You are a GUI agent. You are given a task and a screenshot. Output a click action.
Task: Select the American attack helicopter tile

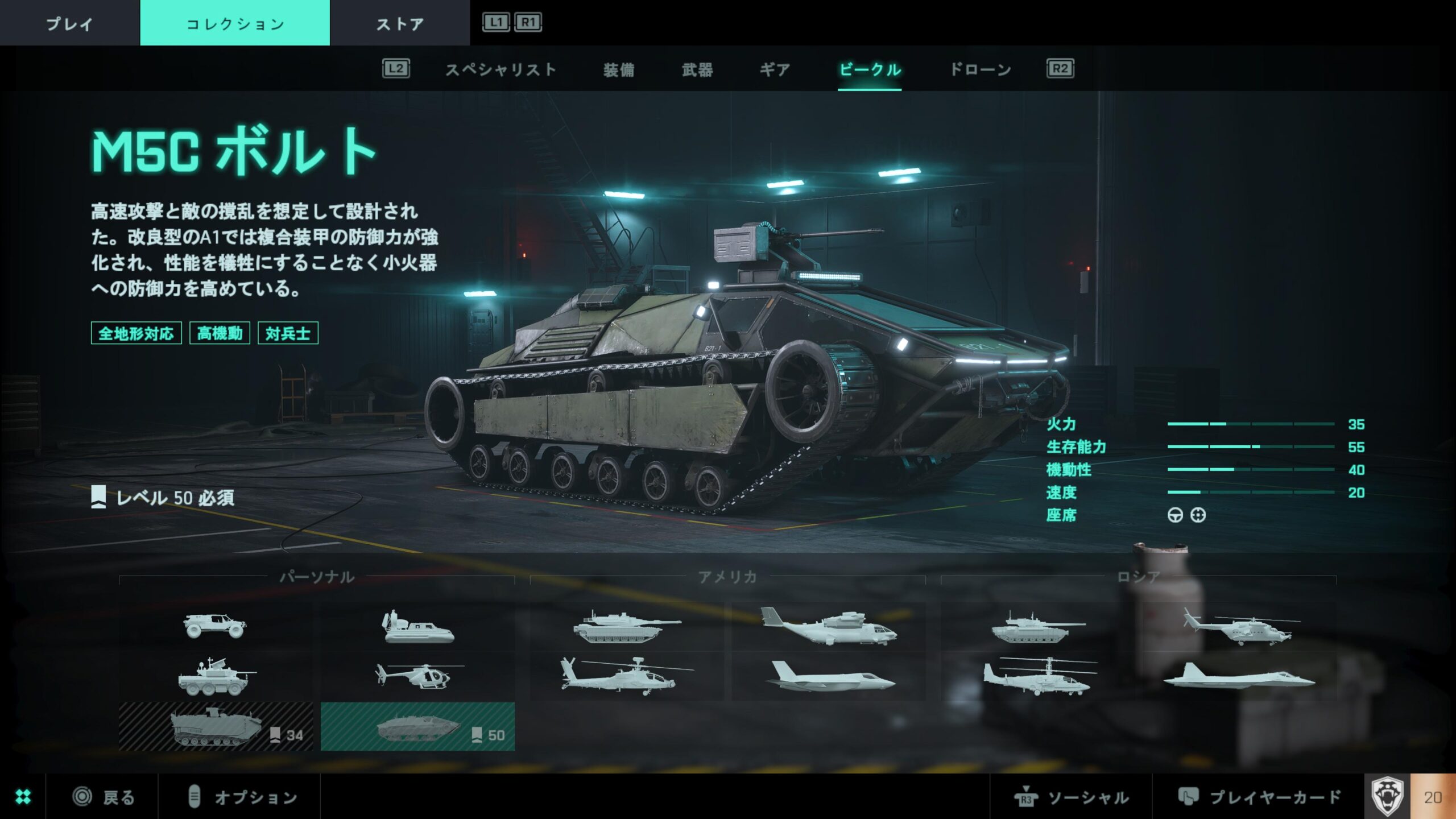coord(627,677)
